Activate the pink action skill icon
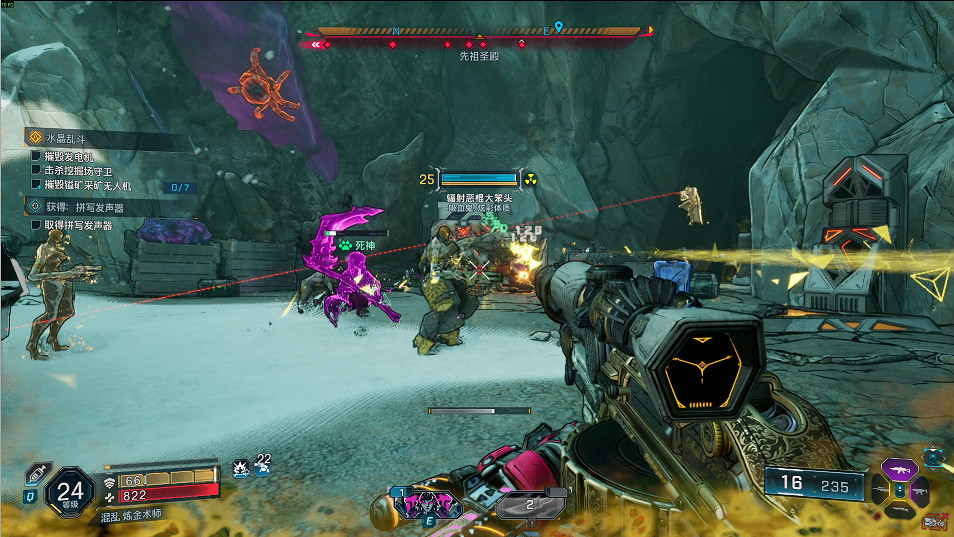The height and width of the screenshot is (537, 954). coord(429,504)
